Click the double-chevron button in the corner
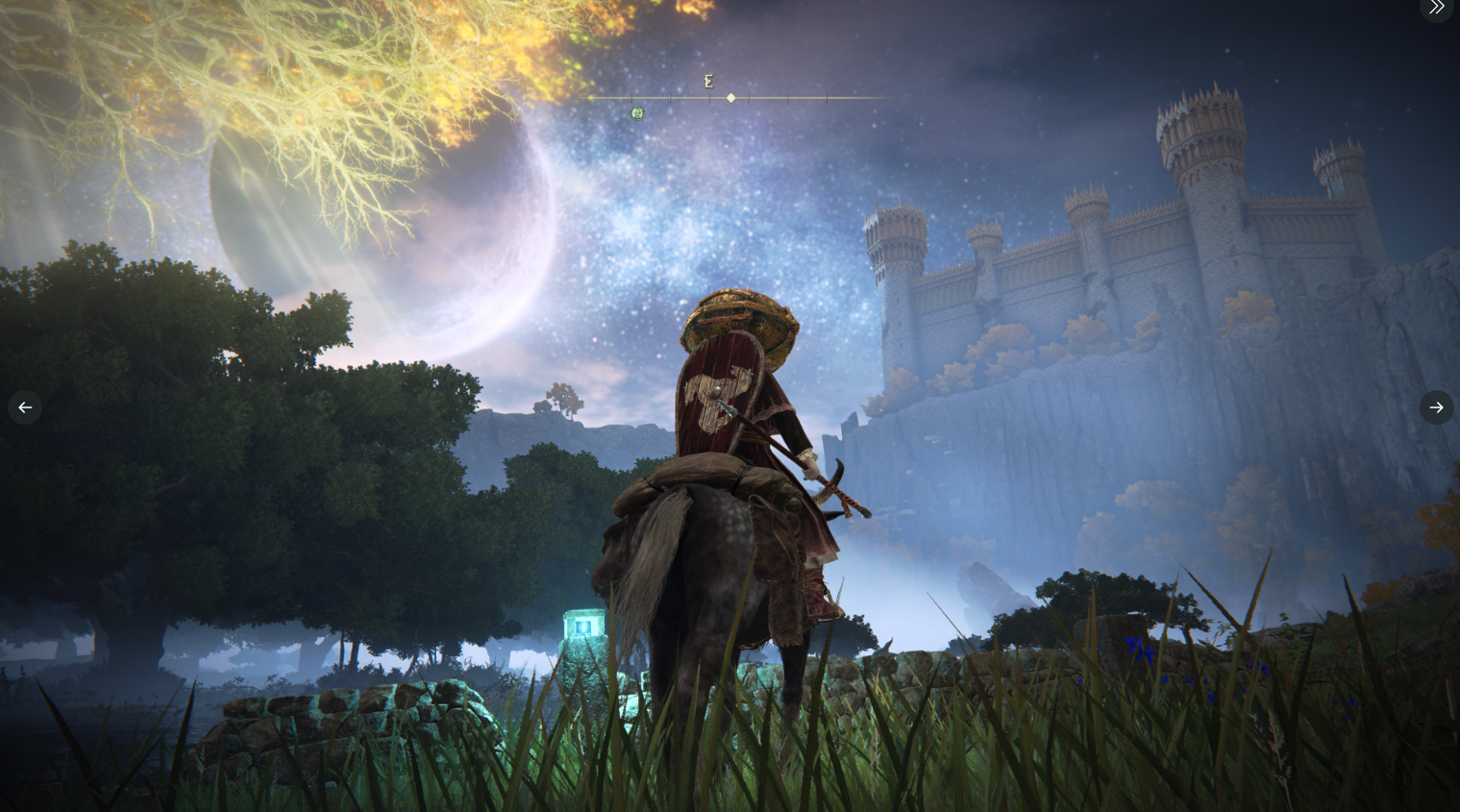The width and height of the screenshot is (1460, 812). tap(1436, 8)
